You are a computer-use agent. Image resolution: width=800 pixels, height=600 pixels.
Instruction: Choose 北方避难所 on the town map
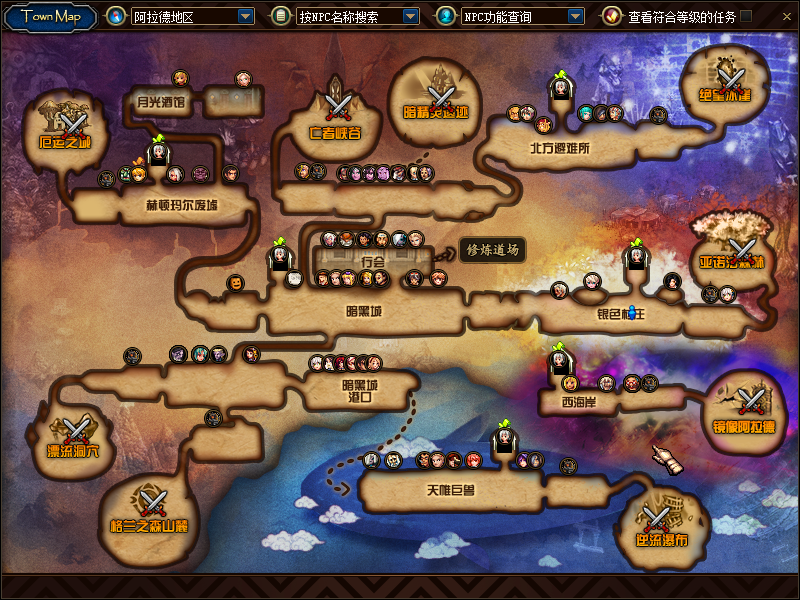coord(560,148)
